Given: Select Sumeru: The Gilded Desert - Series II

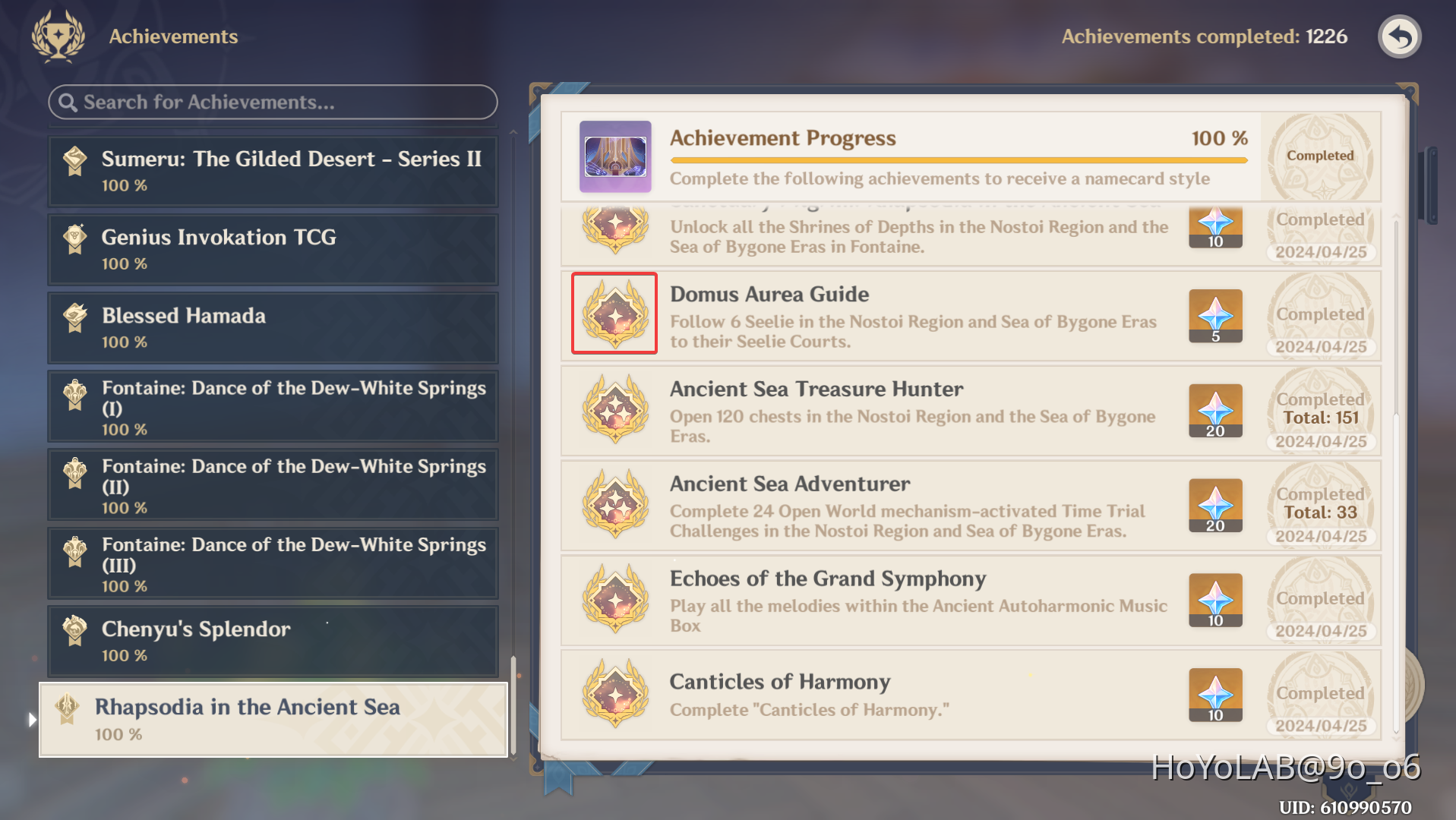Looking at the screenshot, I should (x=272, y=170).
